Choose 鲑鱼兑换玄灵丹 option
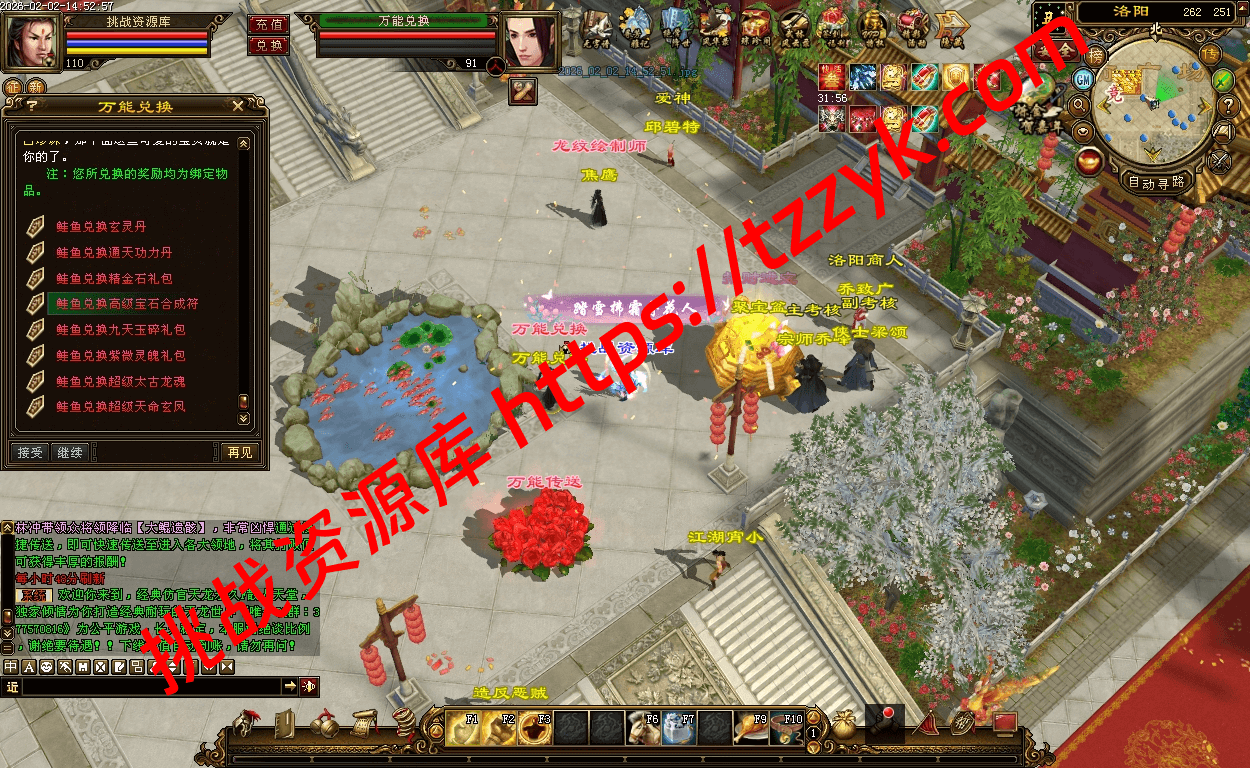 [x=101, y=227]
